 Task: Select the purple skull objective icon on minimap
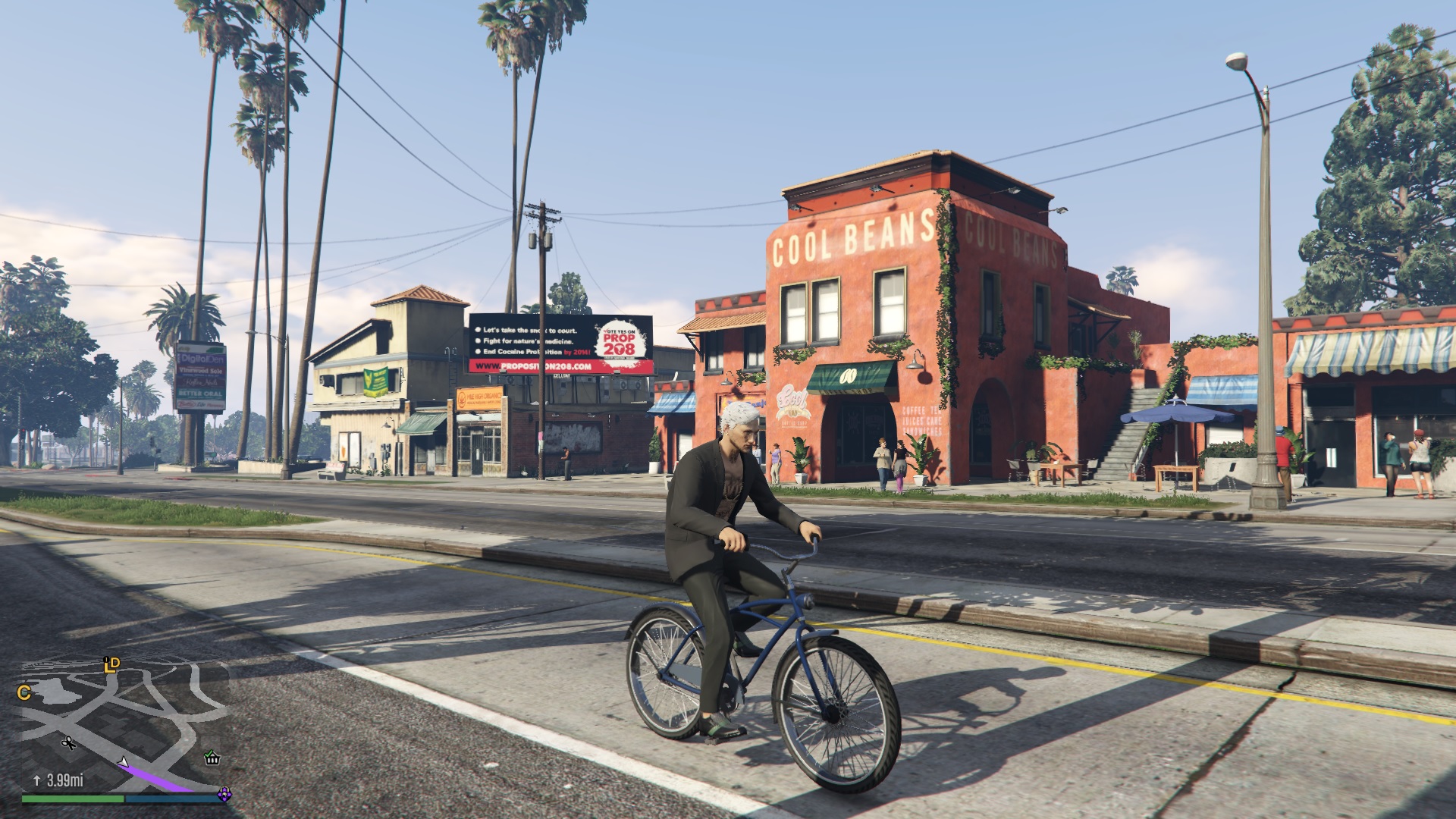[x=224, y=795]
